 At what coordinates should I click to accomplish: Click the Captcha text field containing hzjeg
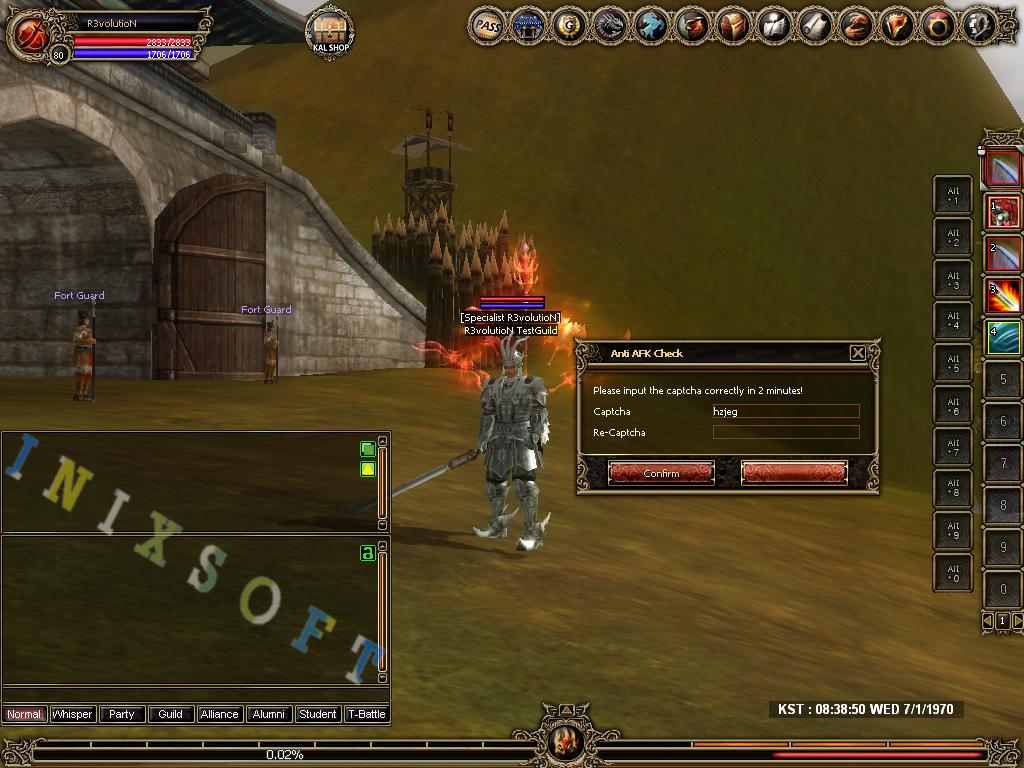785,411
